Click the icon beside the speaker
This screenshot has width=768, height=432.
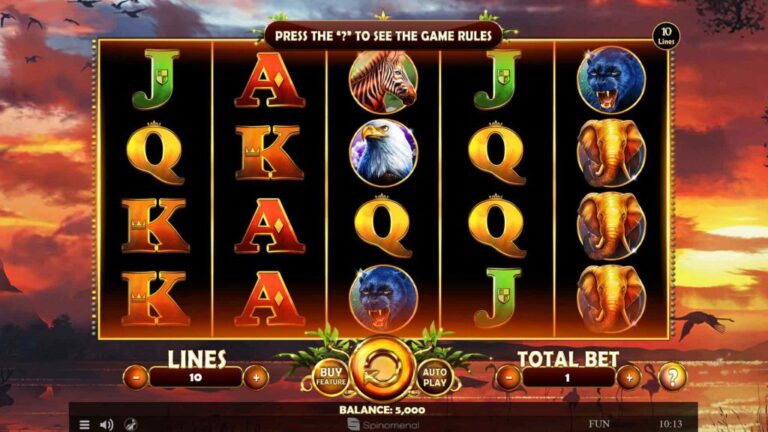coord(130,424)
